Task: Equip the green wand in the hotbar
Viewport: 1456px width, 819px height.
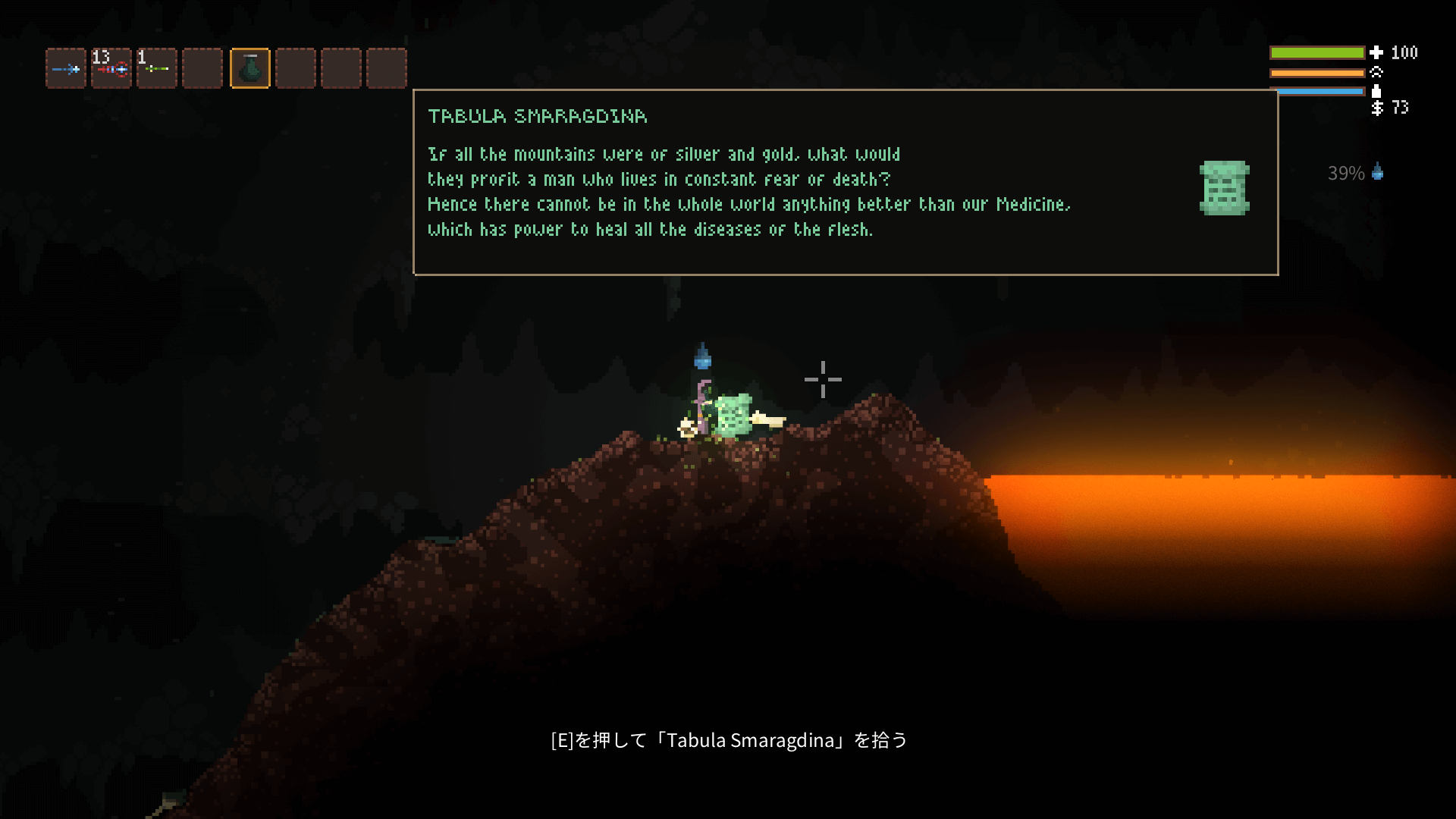Action: pyautogui.click(x=157, y=69)
